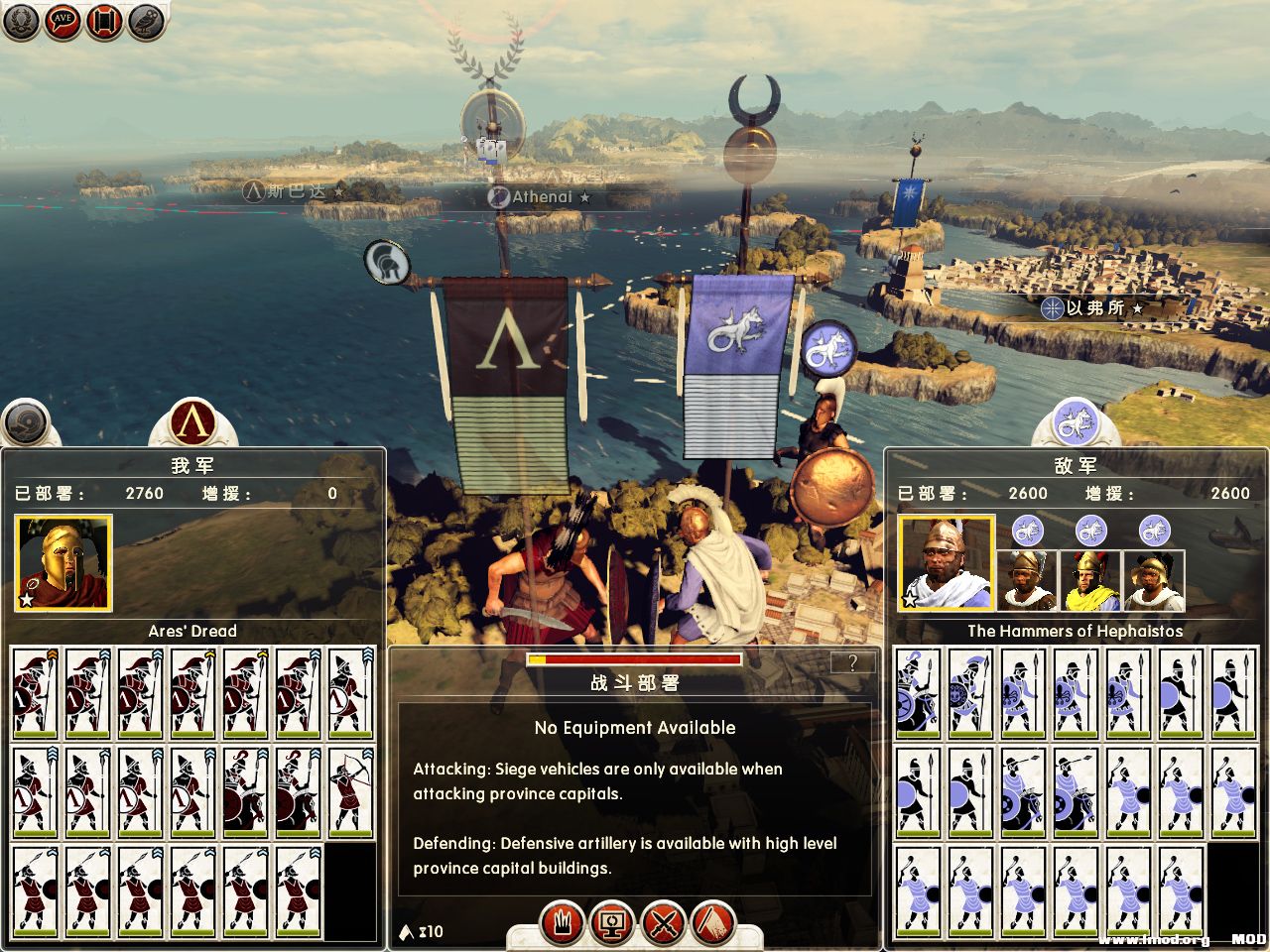Select the Ares' Dread general portrait
This screenshot has height=952, width=1270.
[x=63, y=562]
